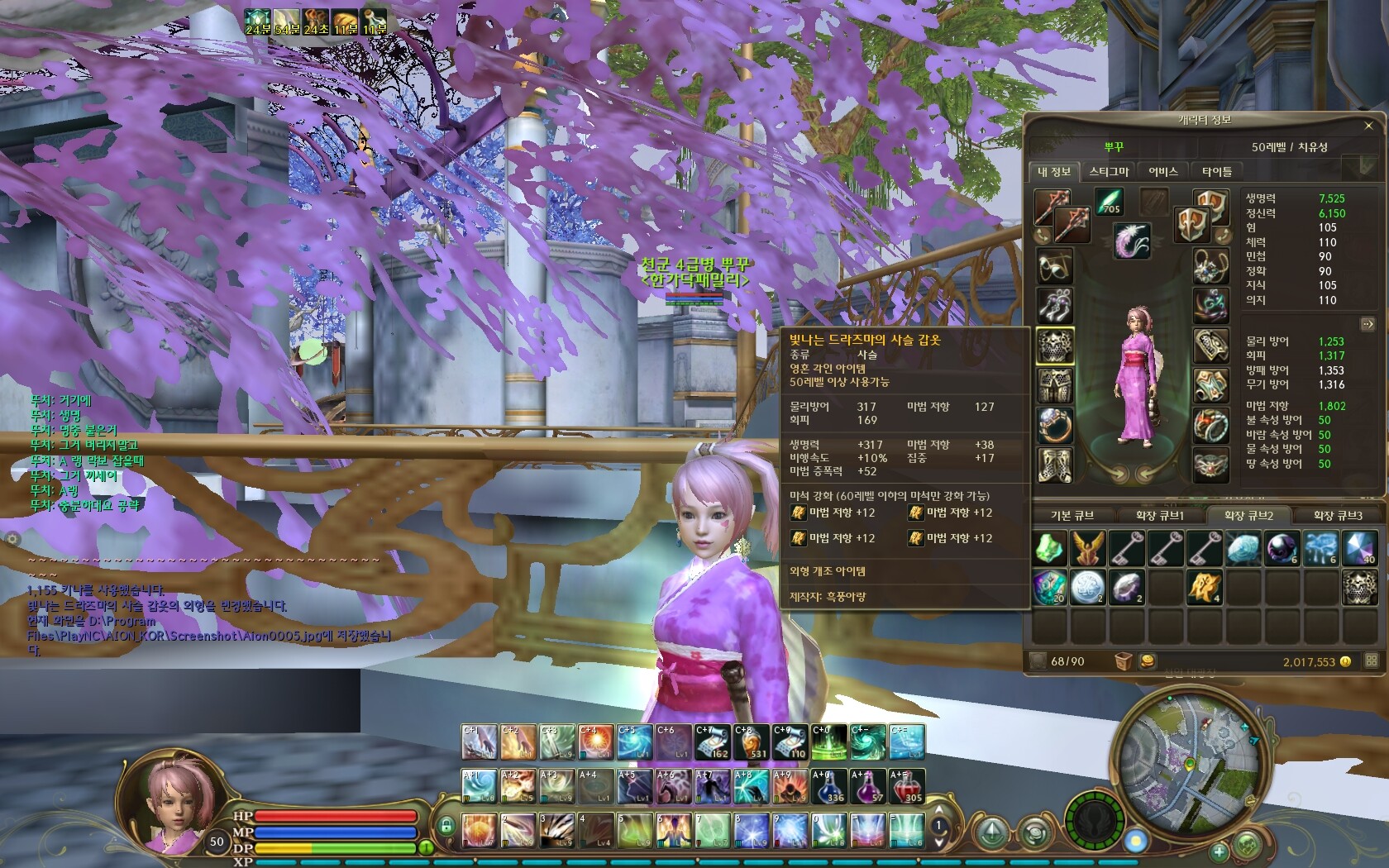Open the 확장 큐브3 inventory tab
The height and width of the screenshot is (868, 1389).
(1338, 515)
